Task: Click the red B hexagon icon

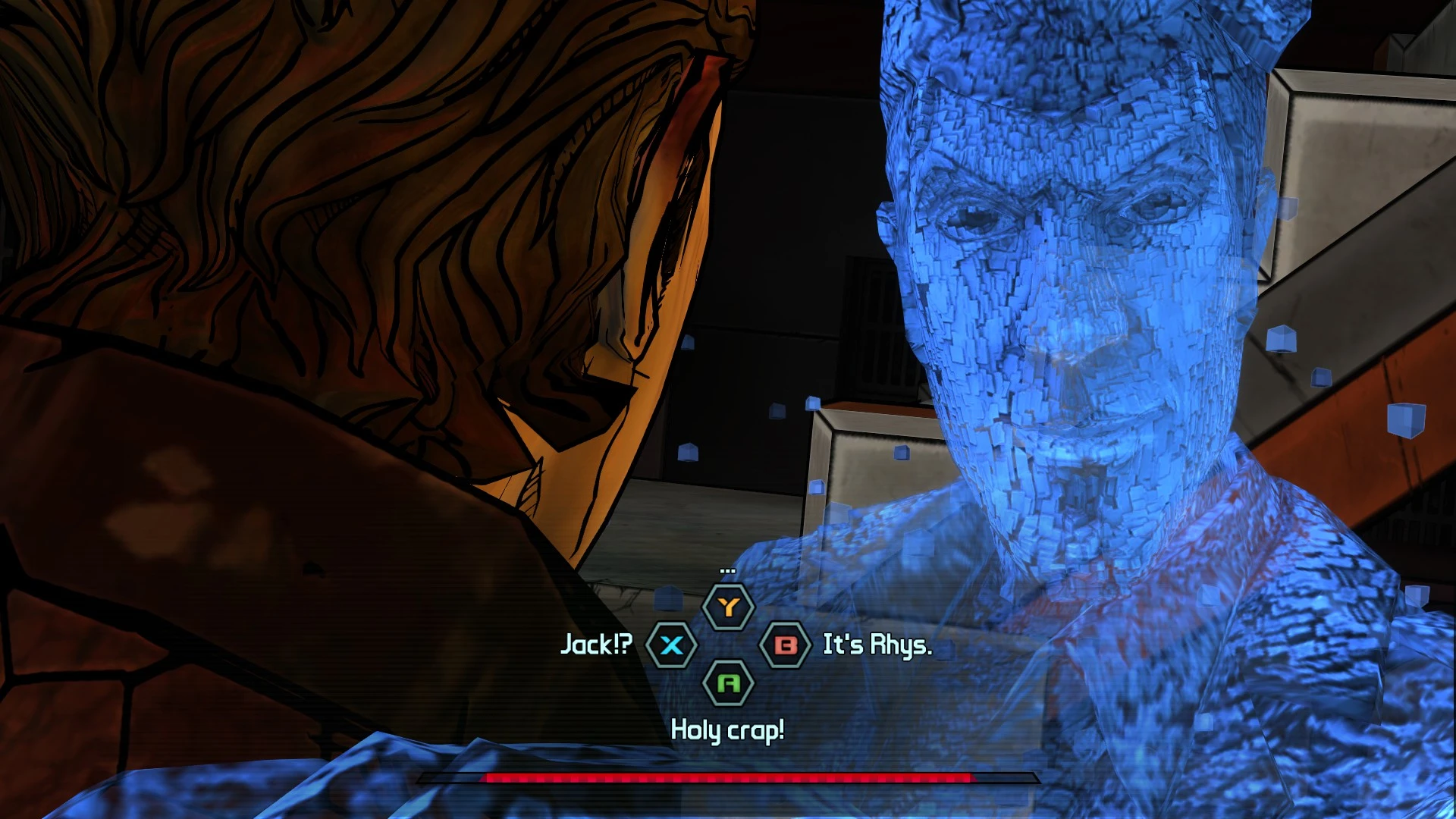Action: coord(786,646)
